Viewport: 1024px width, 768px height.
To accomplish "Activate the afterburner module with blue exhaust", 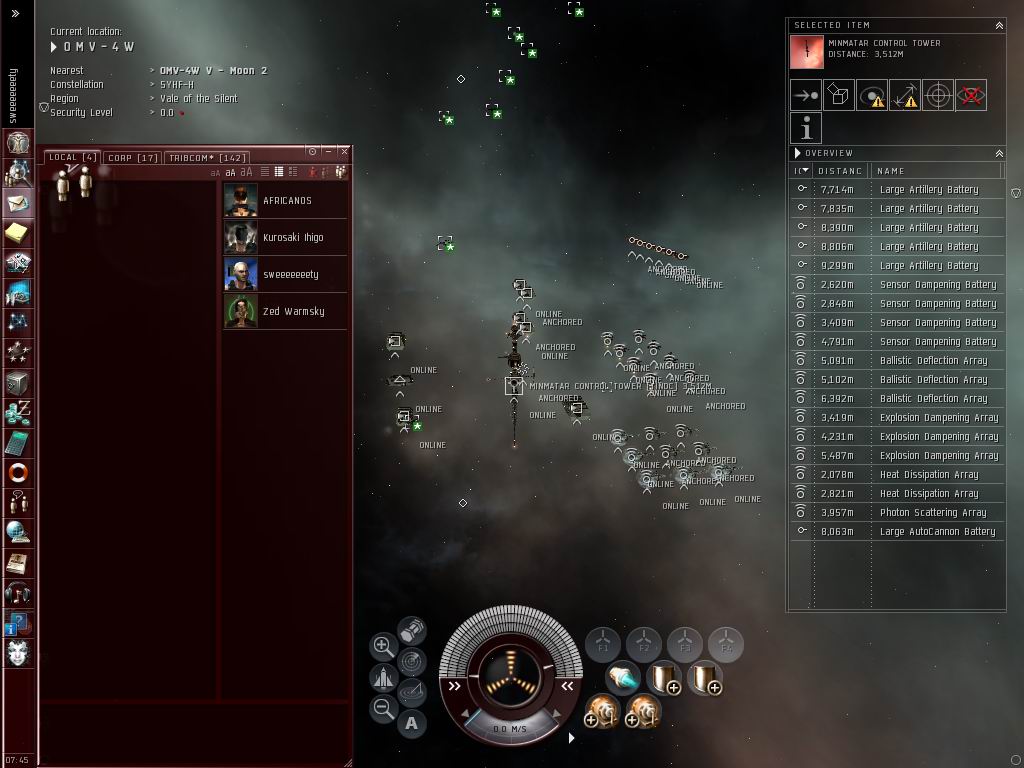I will coord(622,678).
